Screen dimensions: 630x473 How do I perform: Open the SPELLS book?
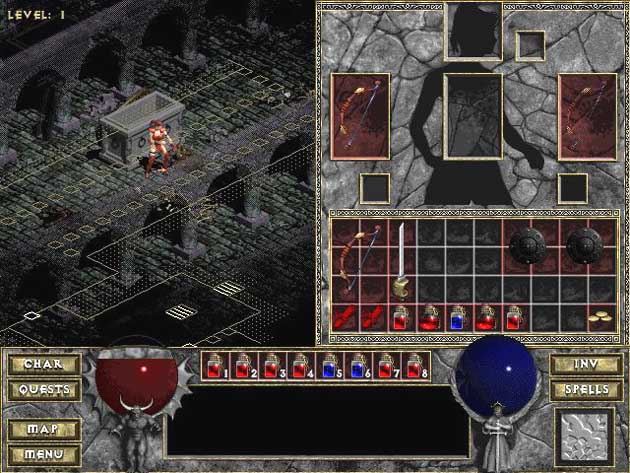click(585, 389)
